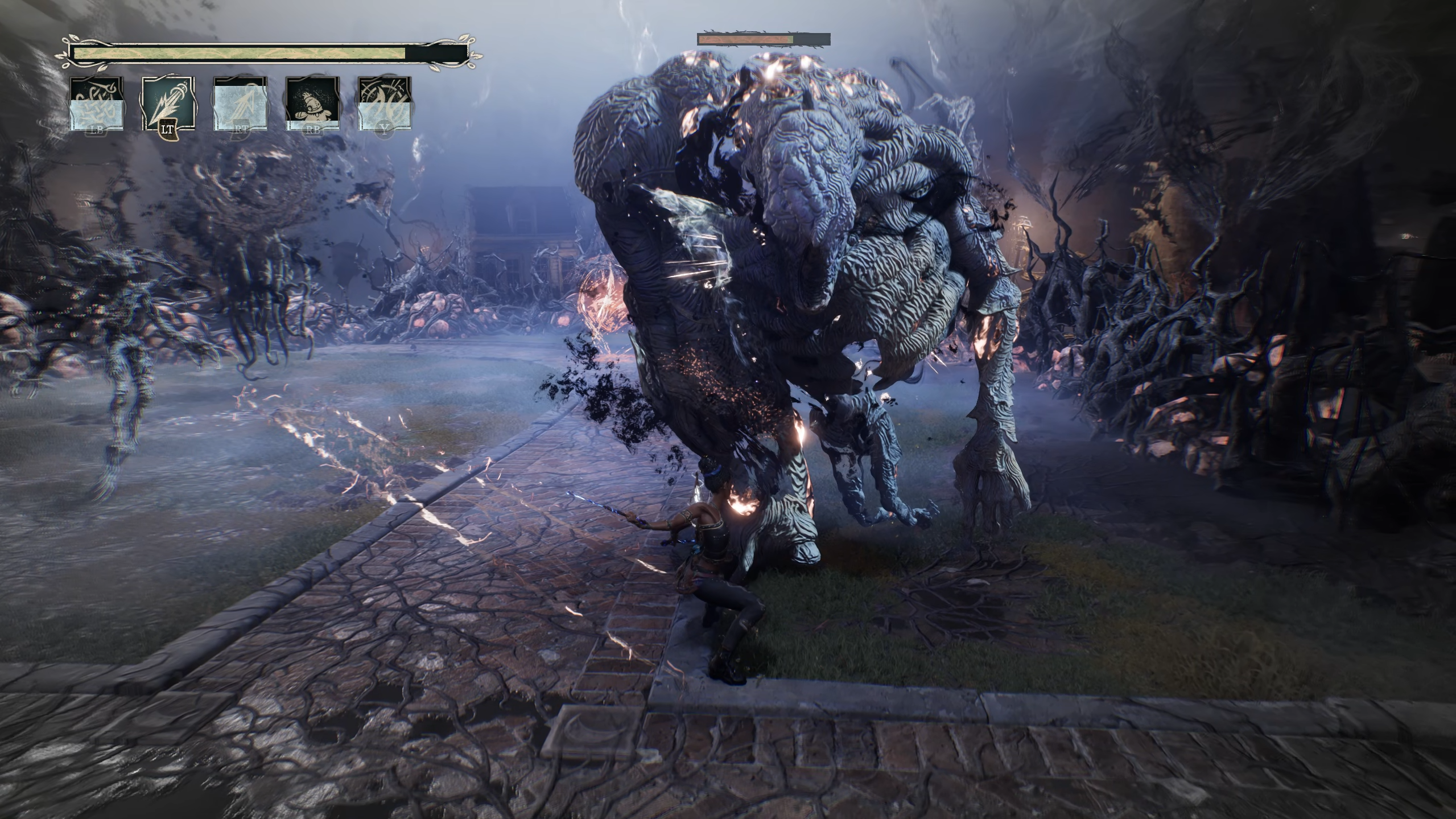This screenshot has width=1456, height=819.
Task: Activate the ready spear-thrust ability
Action: 168,104
